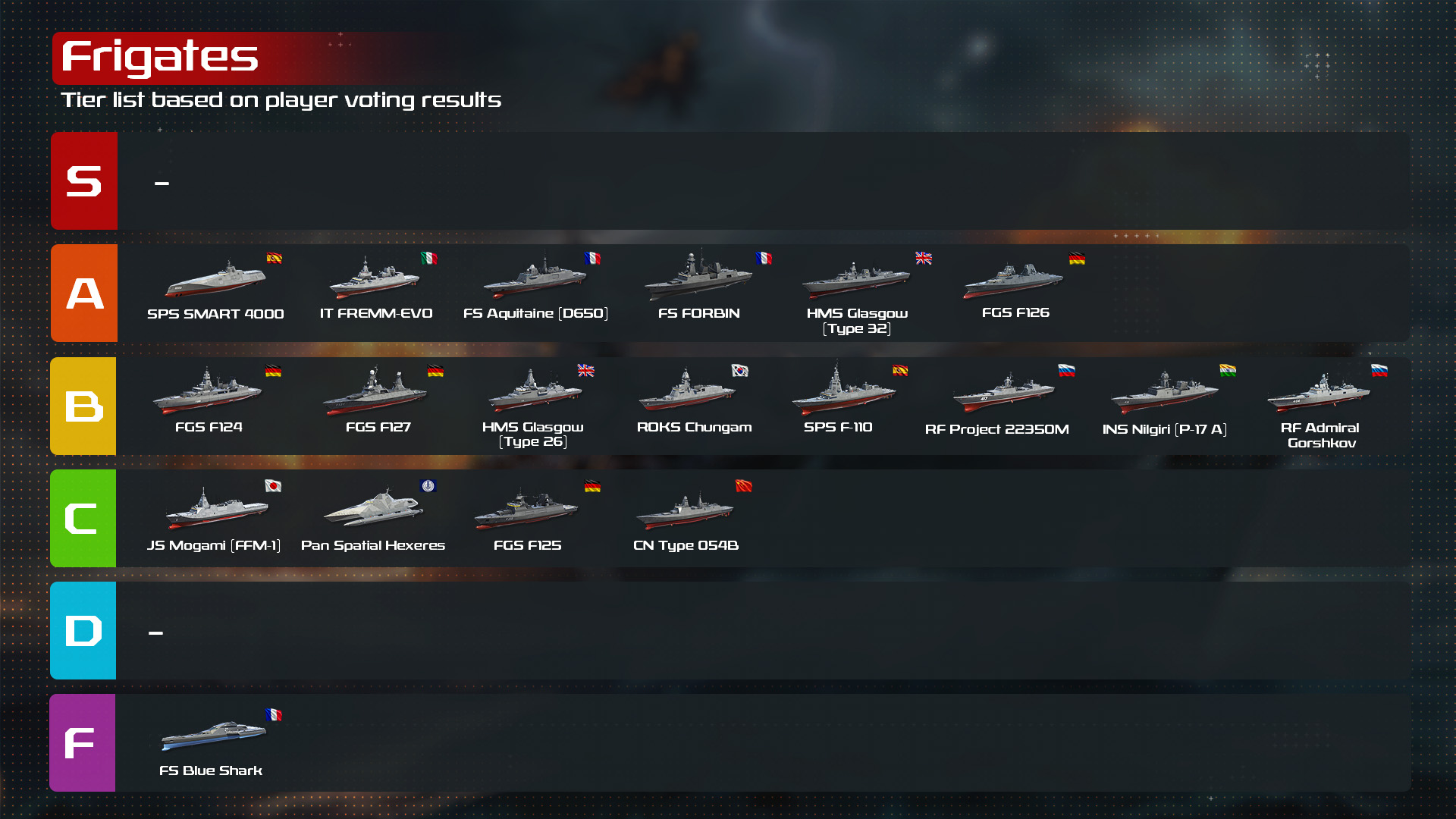Viewport: 1456px width, 819px height.
Task: Select the ROKS Chungam frigate
Action: tap(689, 393)
